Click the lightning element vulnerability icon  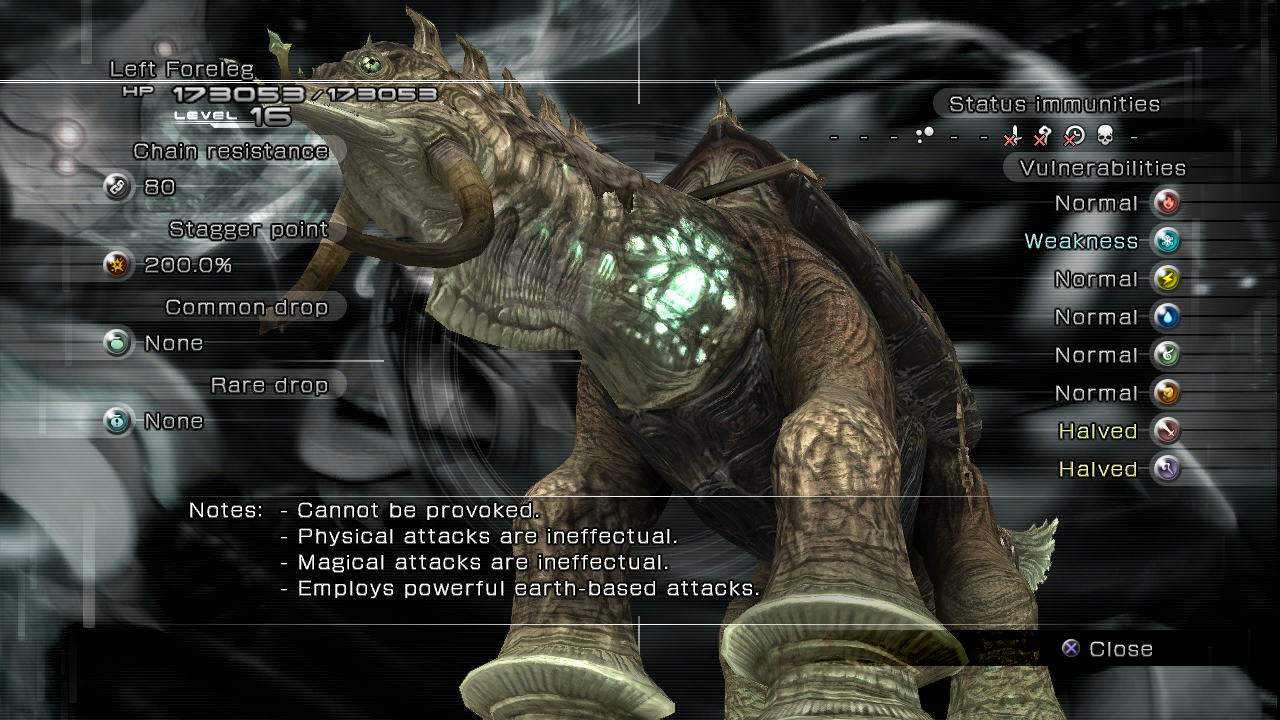pos(1165,279)
